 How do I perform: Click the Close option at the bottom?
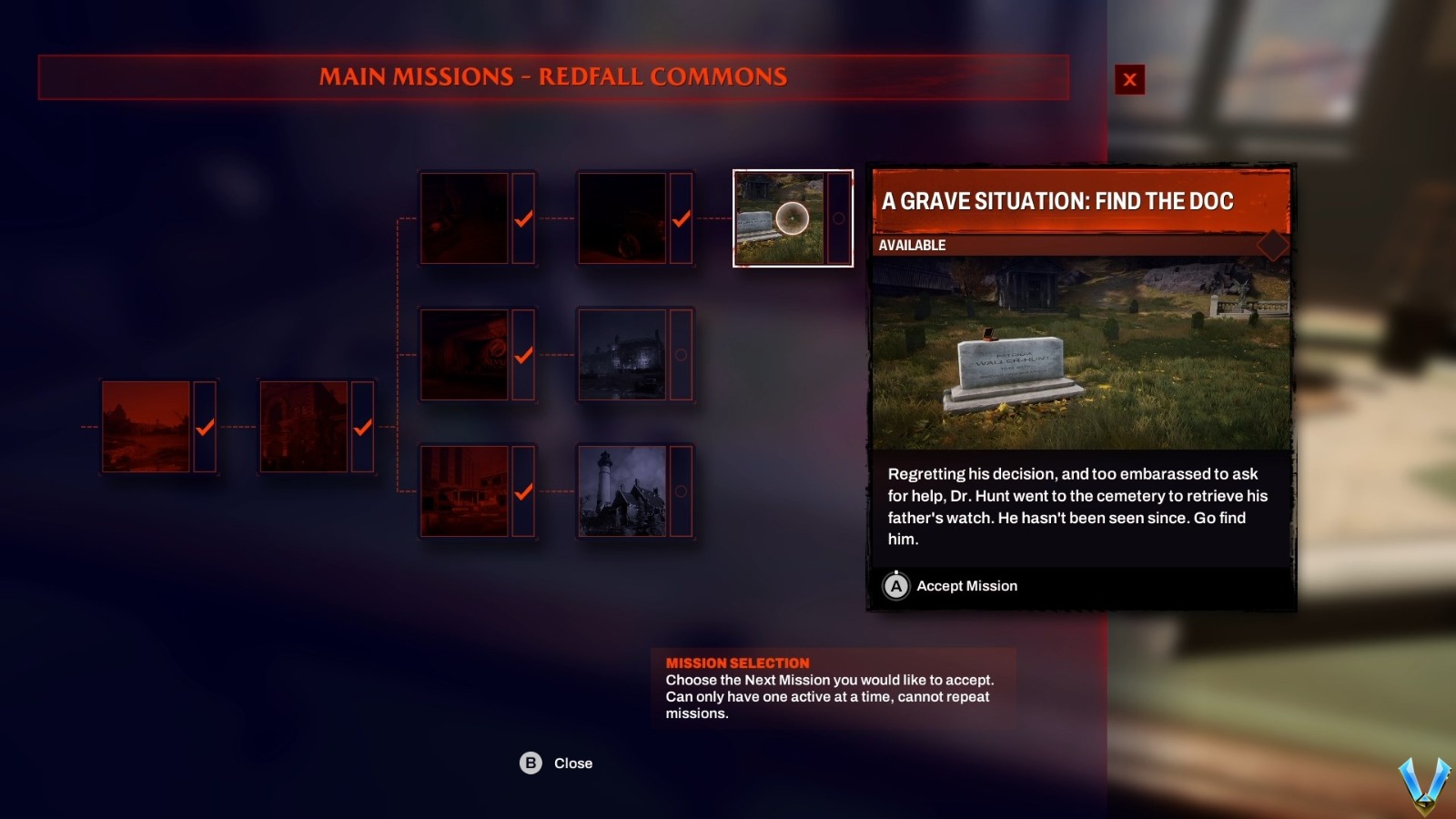(571, 763)
